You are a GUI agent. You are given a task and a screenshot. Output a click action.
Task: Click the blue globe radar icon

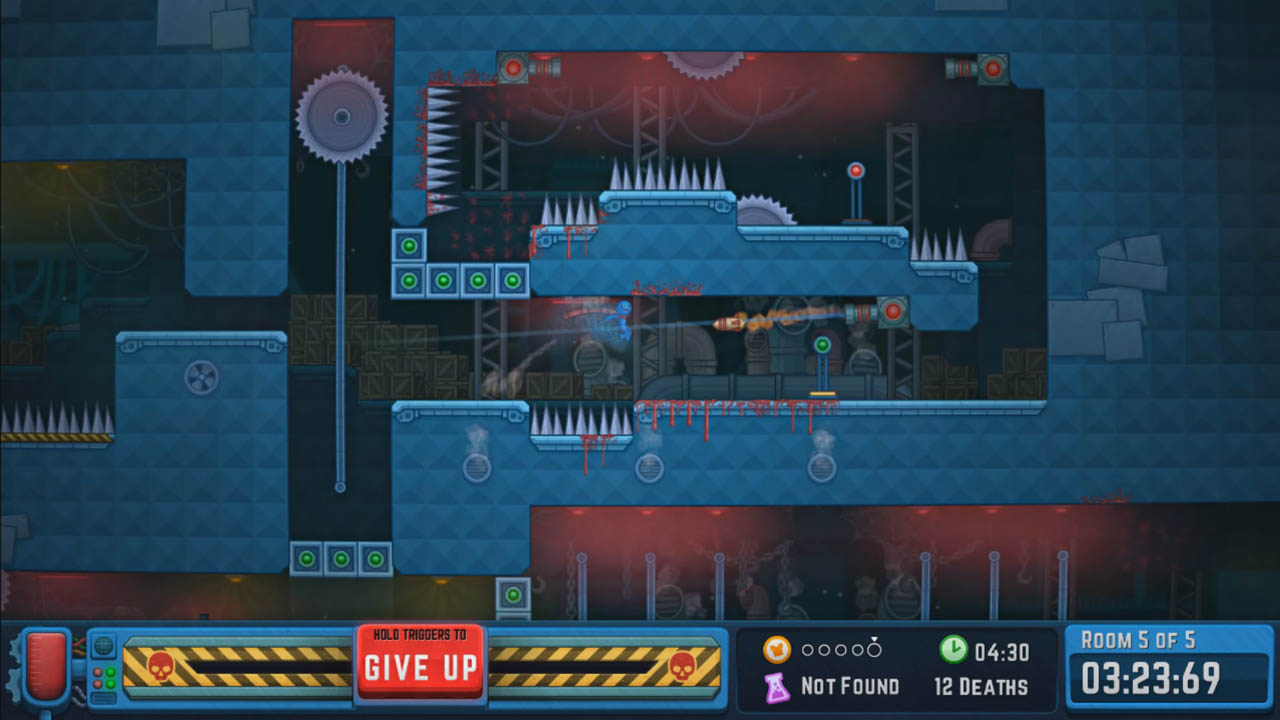click(104, 648)
